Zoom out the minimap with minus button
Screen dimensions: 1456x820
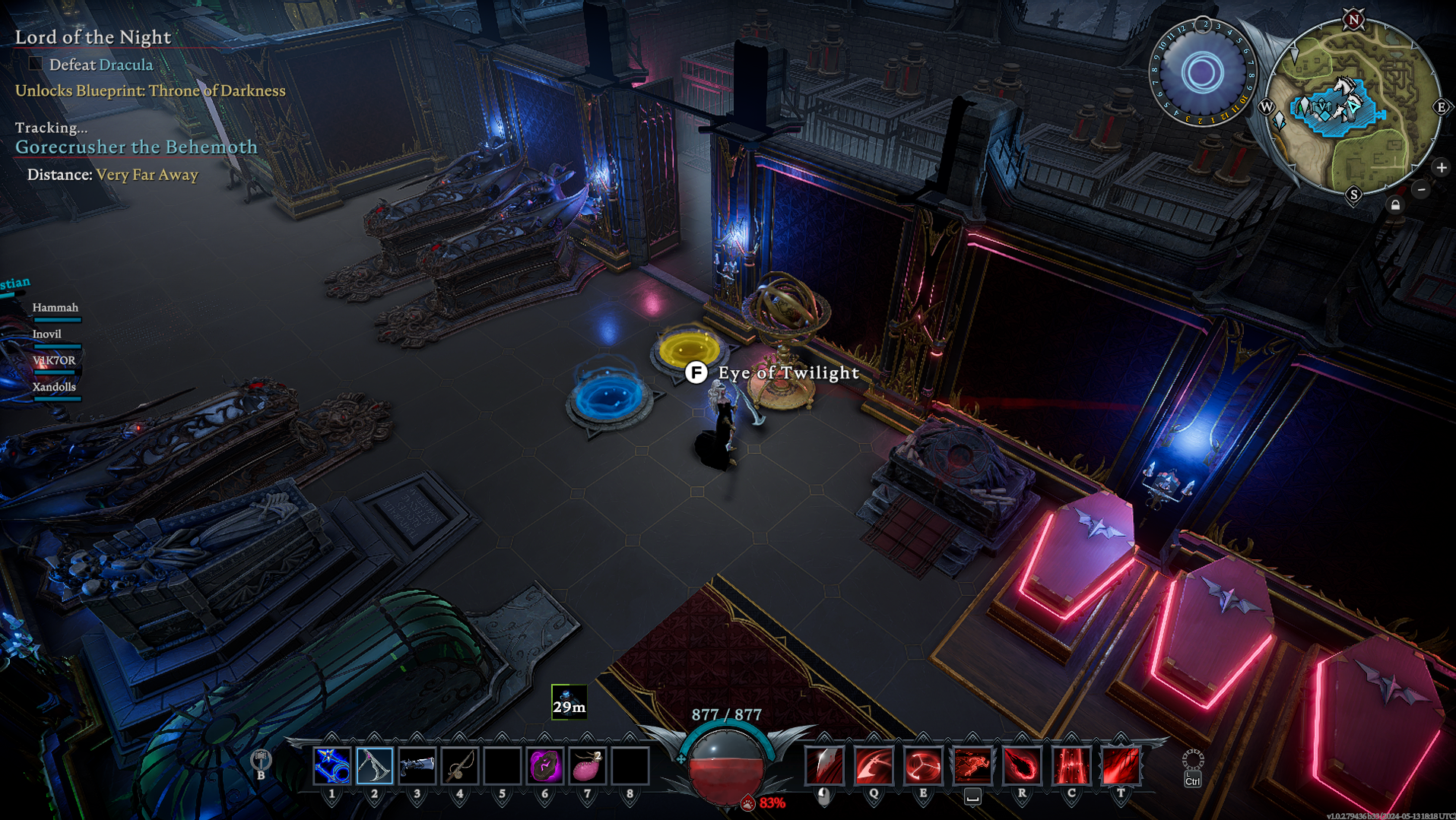1421,189
